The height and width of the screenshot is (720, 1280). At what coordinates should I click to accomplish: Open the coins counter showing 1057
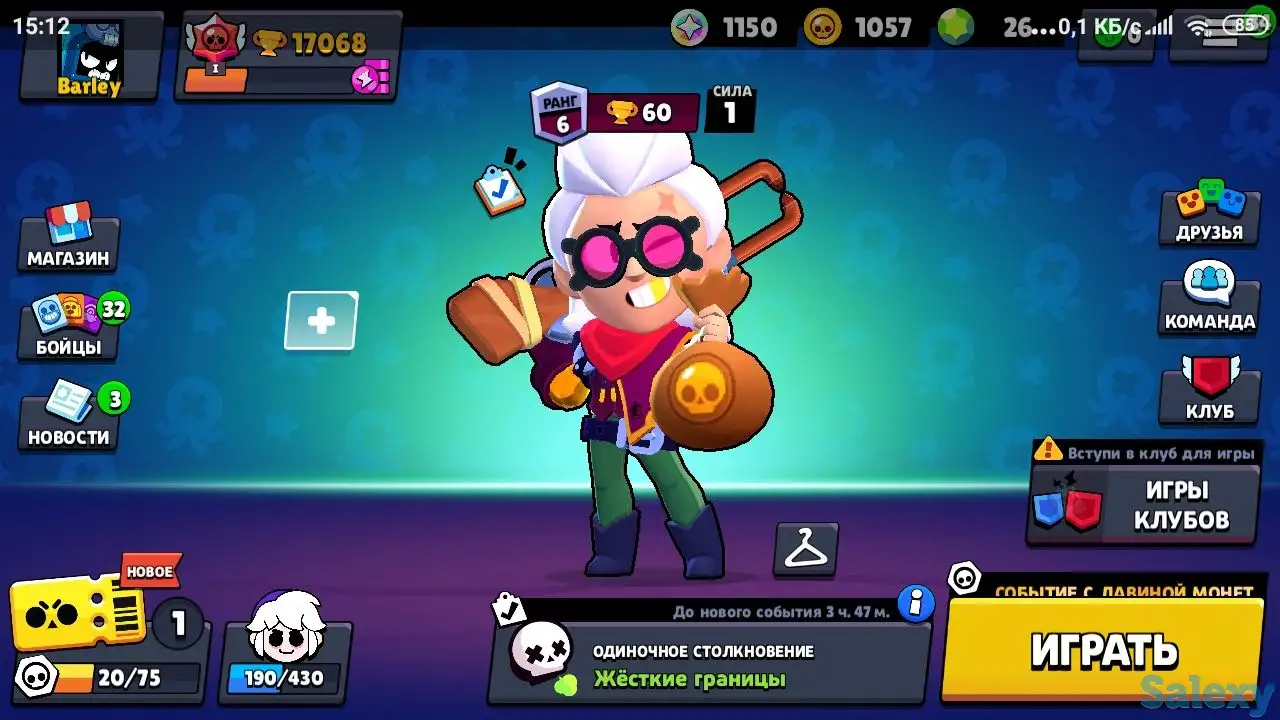[x=860, y=27]
